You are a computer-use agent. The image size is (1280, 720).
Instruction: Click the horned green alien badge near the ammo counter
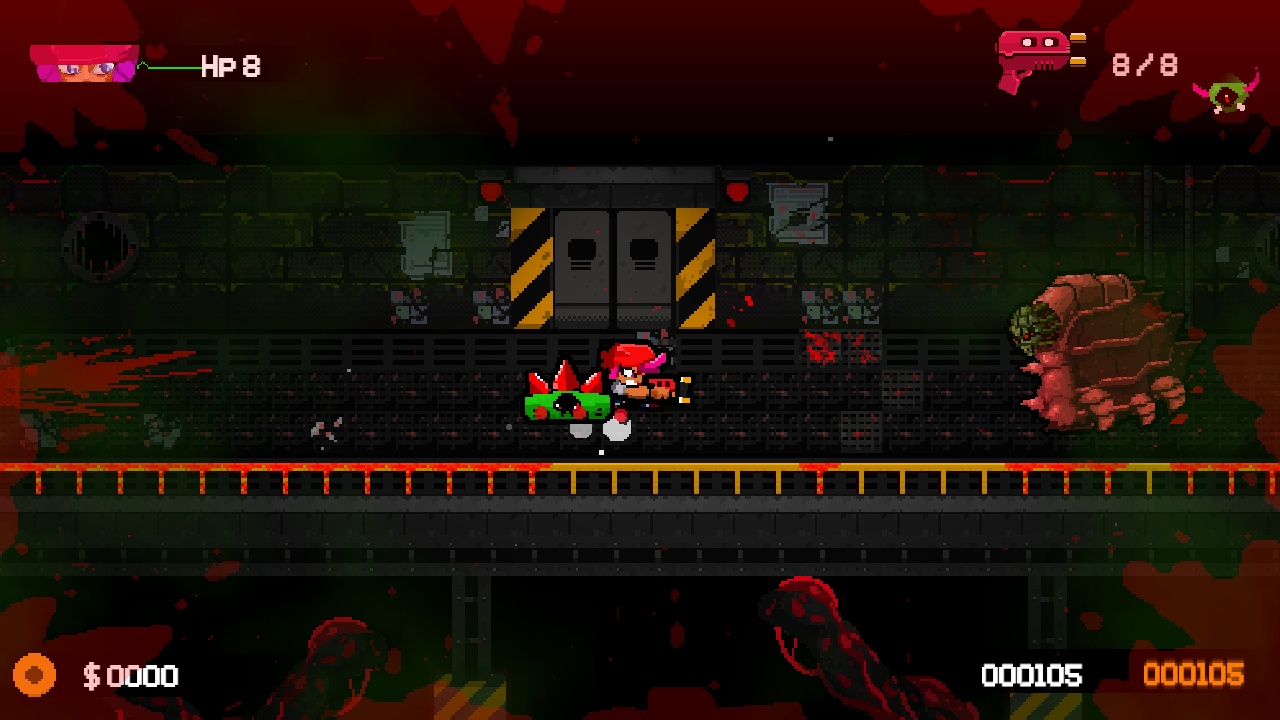1230,95
